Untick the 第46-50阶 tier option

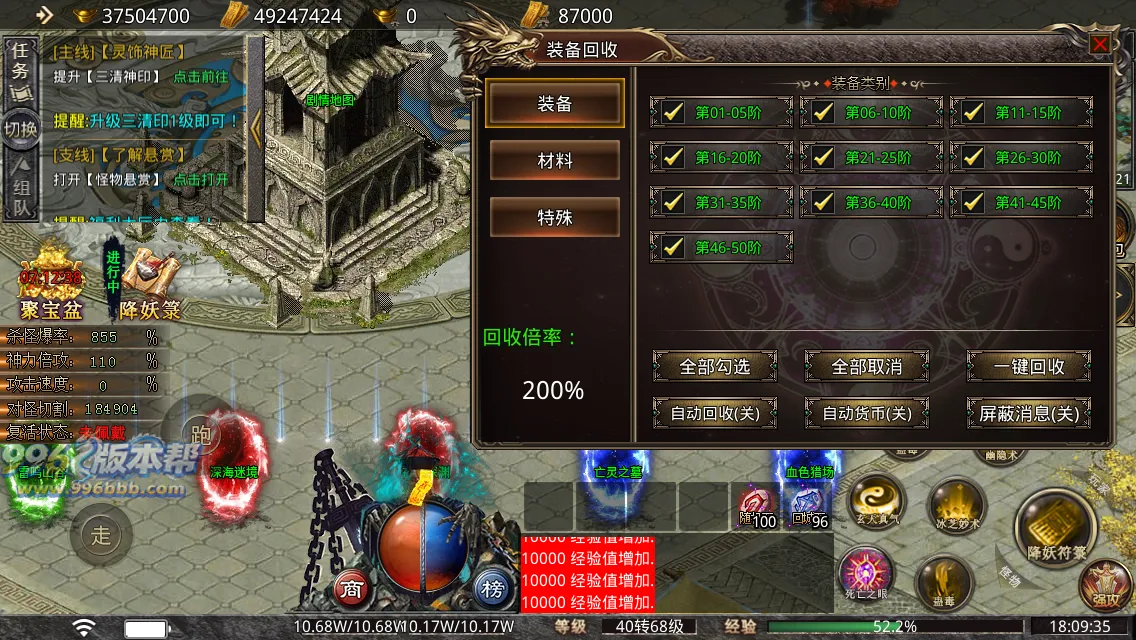[673, 246]
